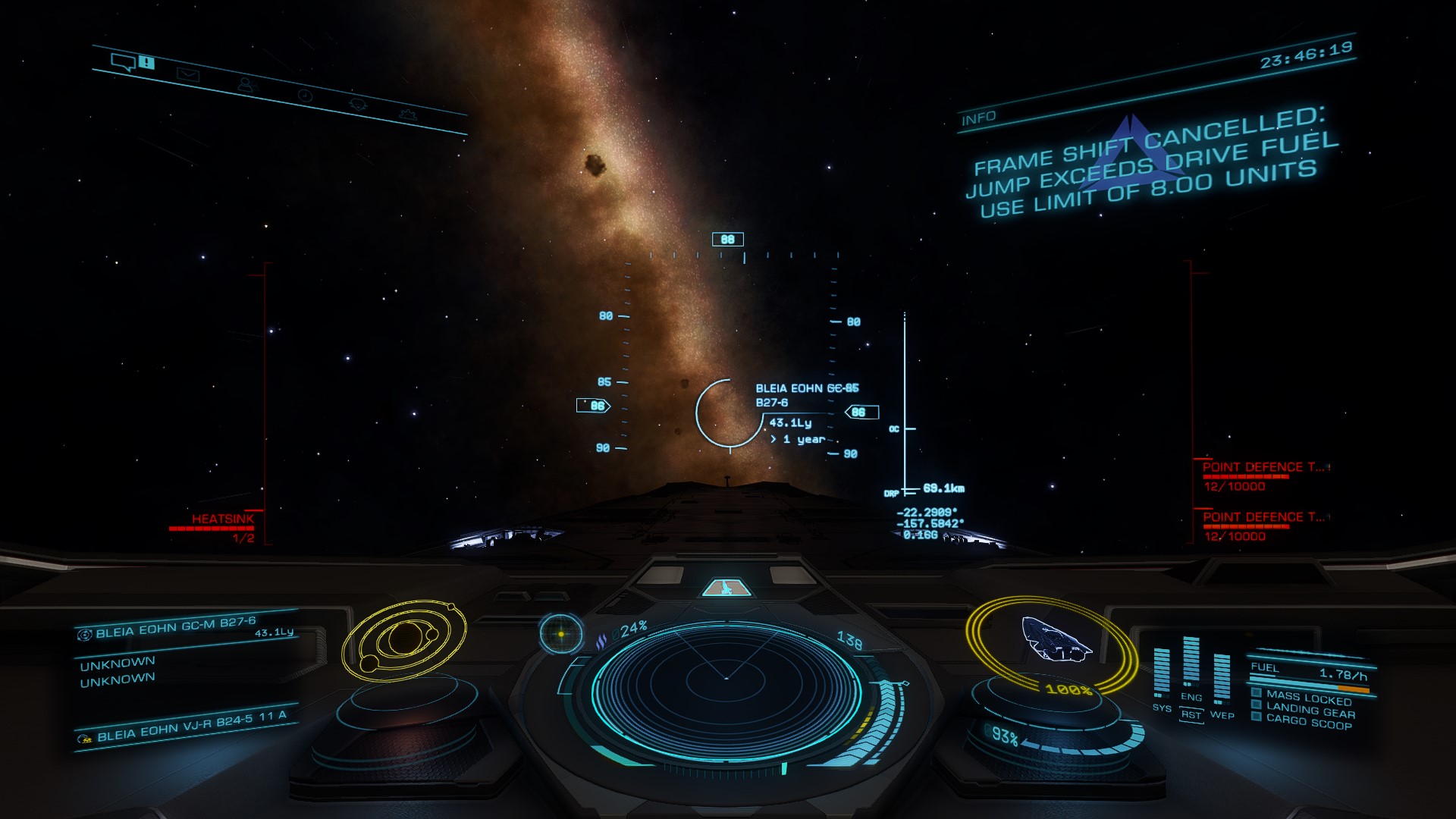The width and height of the screenshot is (1456, 819).
Task: Expand the BLEIA EOHN GC-M B27-6 target entry
Action: tap(182, 629)
